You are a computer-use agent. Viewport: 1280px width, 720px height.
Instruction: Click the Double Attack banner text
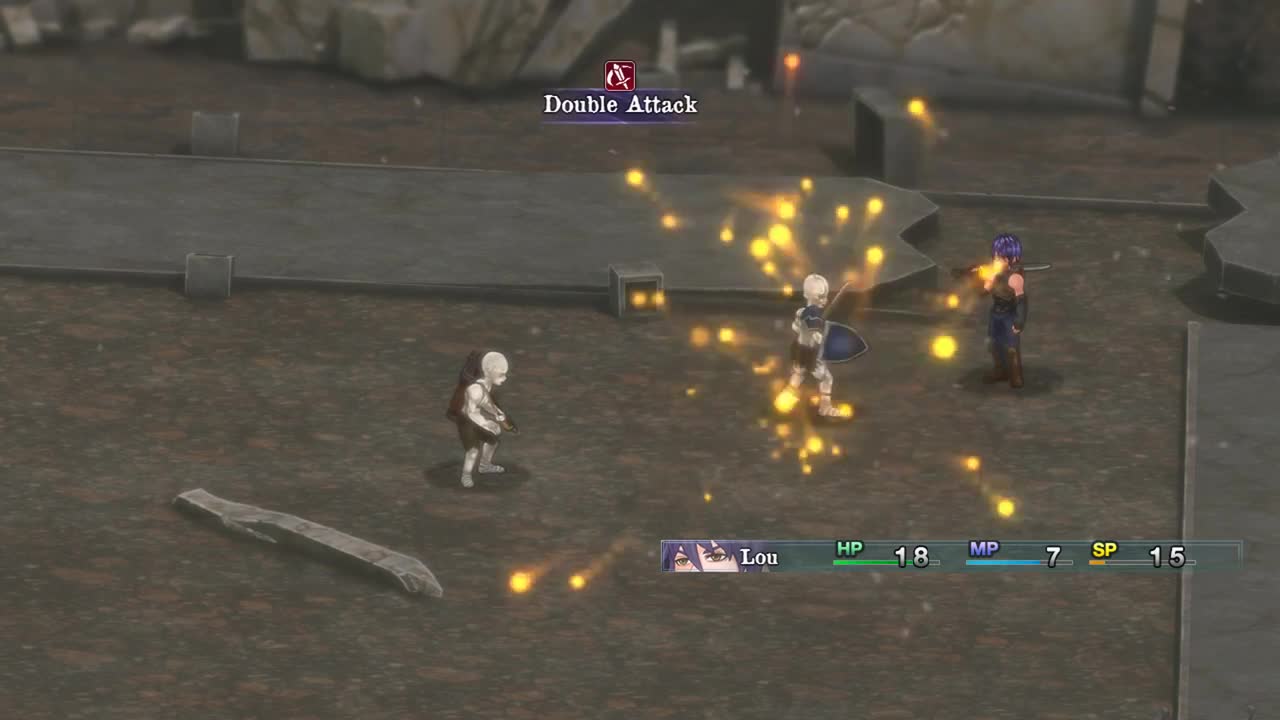click(618, 104)
